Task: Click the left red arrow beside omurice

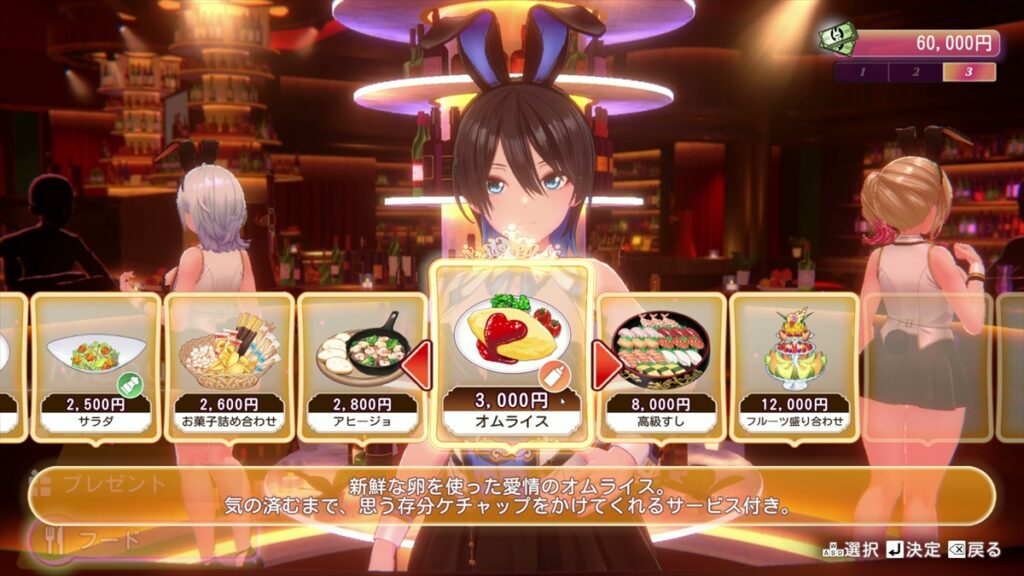Action: (x=417, y=365)
